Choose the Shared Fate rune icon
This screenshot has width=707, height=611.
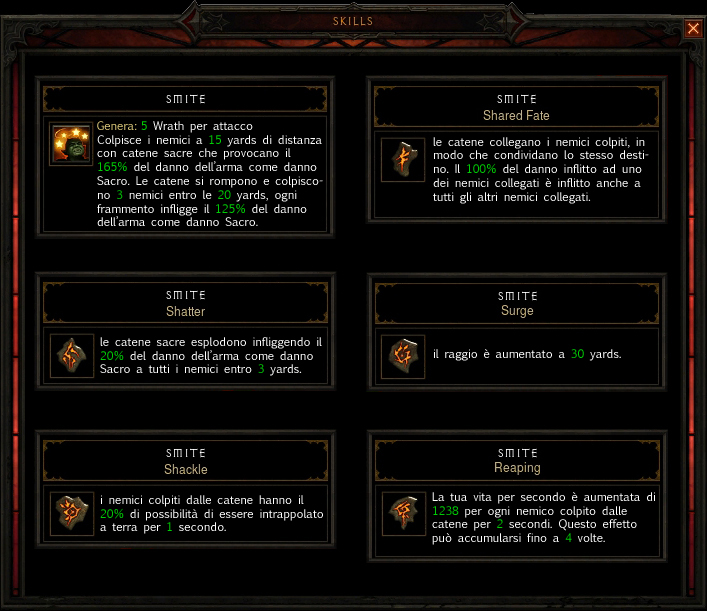tap(401, 159)
